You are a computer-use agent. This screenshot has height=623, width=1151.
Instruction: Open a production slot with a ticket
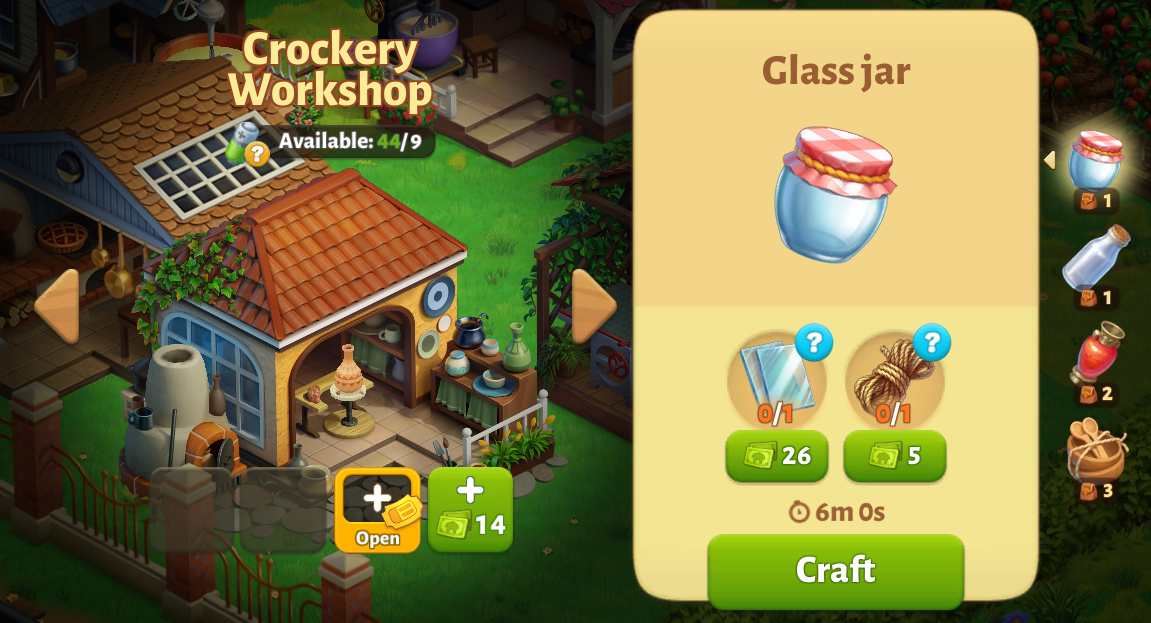click(x=377, y=510)
